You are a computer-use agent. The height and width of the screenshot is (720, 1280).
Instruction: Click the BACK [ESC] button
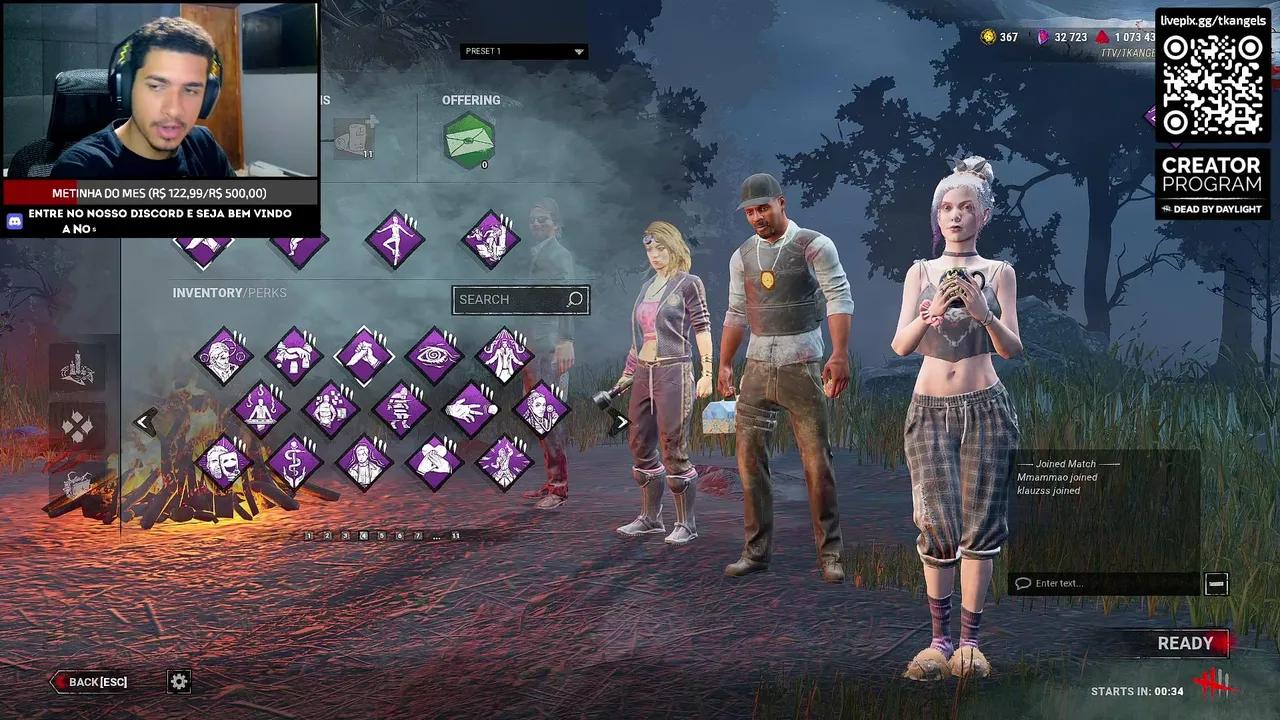(x=90, y=681)
